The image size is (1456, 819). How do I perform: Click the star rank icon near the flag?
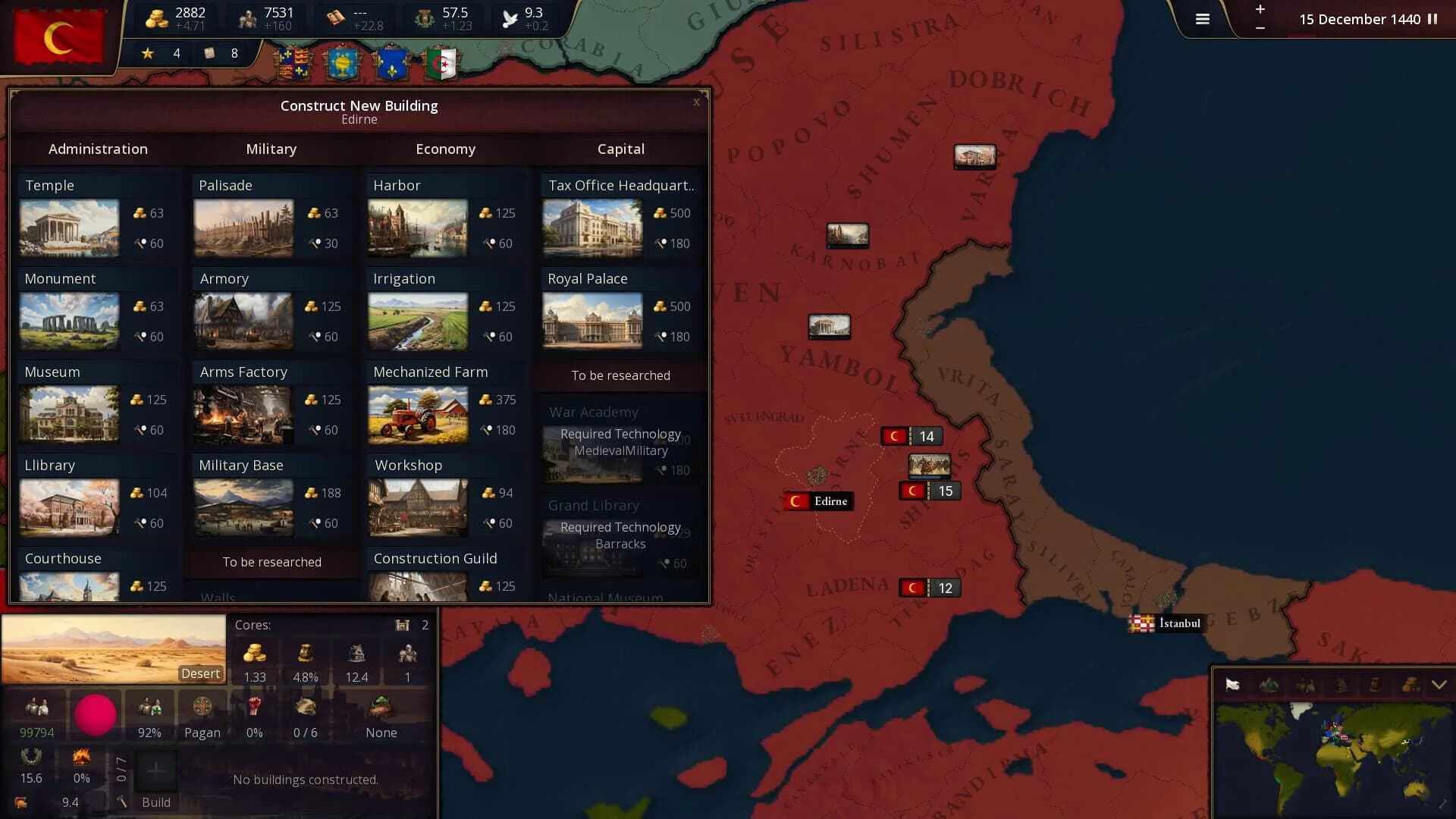pyautogui.click(x=146, y=53)
